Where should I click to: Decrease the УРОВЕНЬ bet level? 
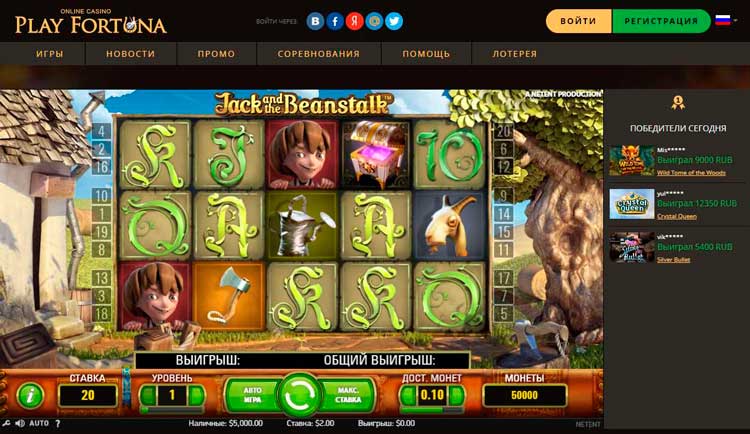(146, 395)
